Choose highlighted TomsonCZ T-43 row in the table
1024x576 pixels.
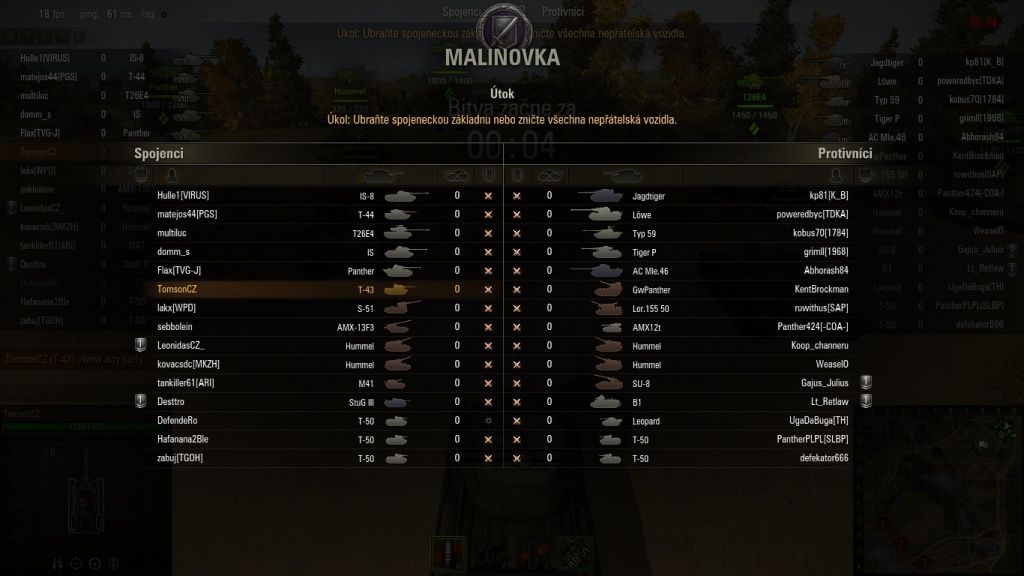pos(300,289)
